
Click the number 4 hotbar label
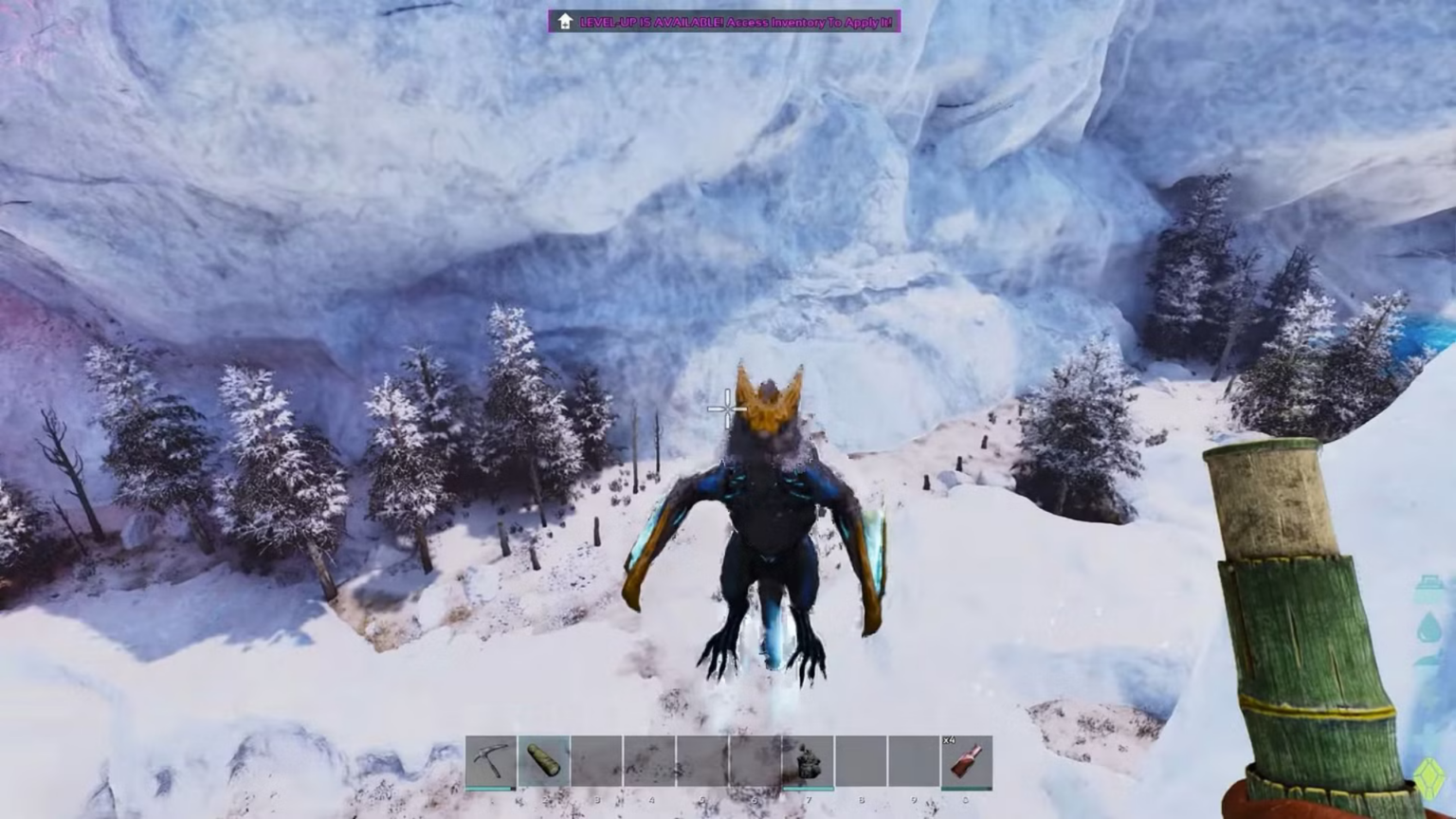652,799
